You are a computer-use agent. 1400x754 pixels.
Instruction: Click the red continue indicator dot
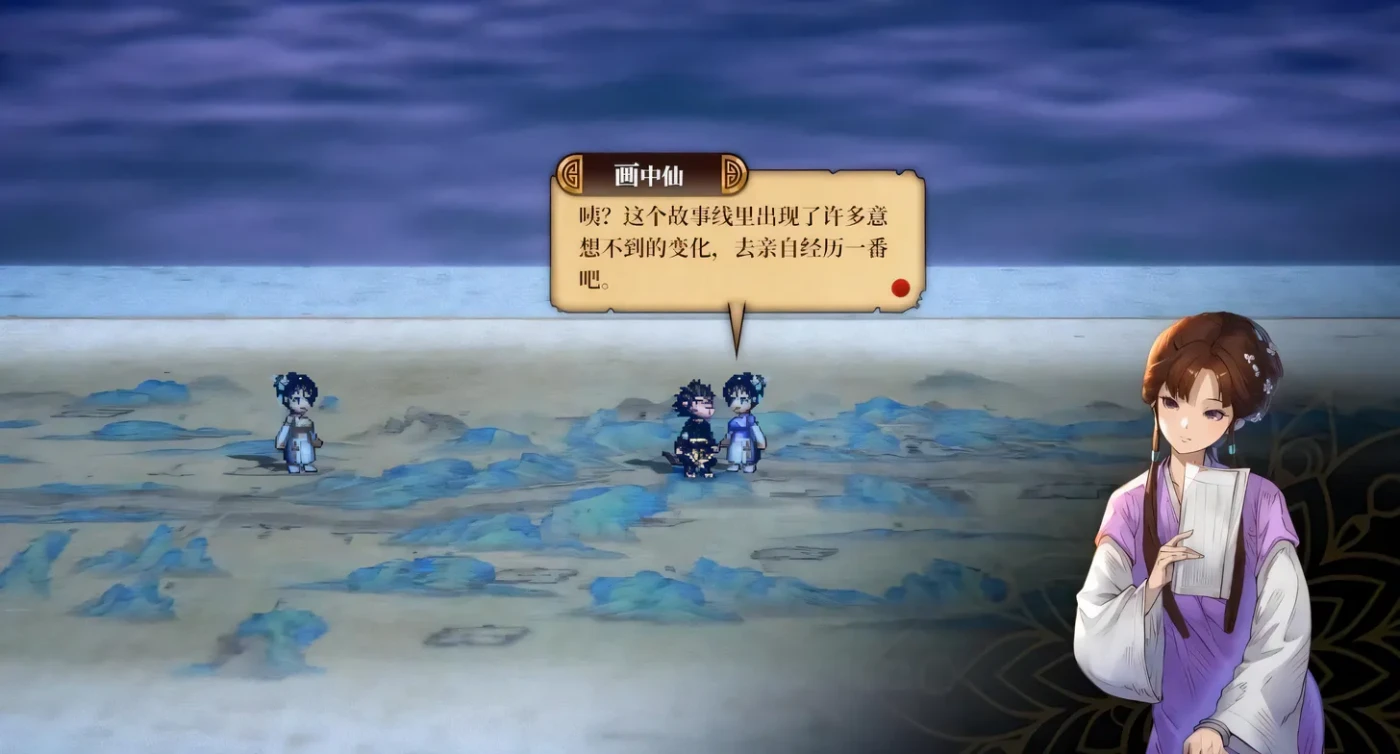(900, 285)
